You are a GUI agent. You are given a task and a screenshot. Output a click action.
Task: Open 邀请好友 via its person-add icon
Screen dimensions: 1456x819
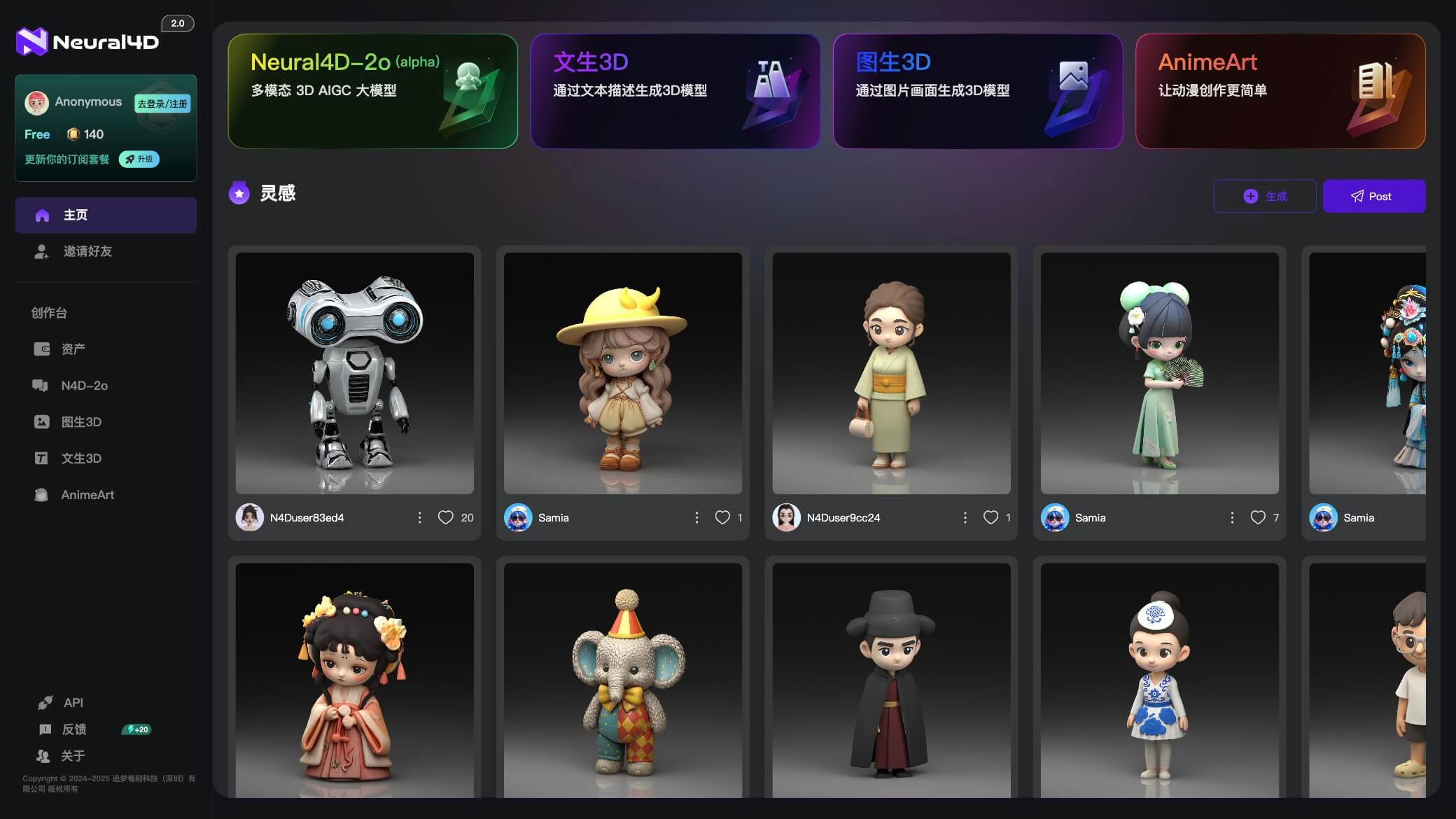pyautogui.click(x=42, y=251)
